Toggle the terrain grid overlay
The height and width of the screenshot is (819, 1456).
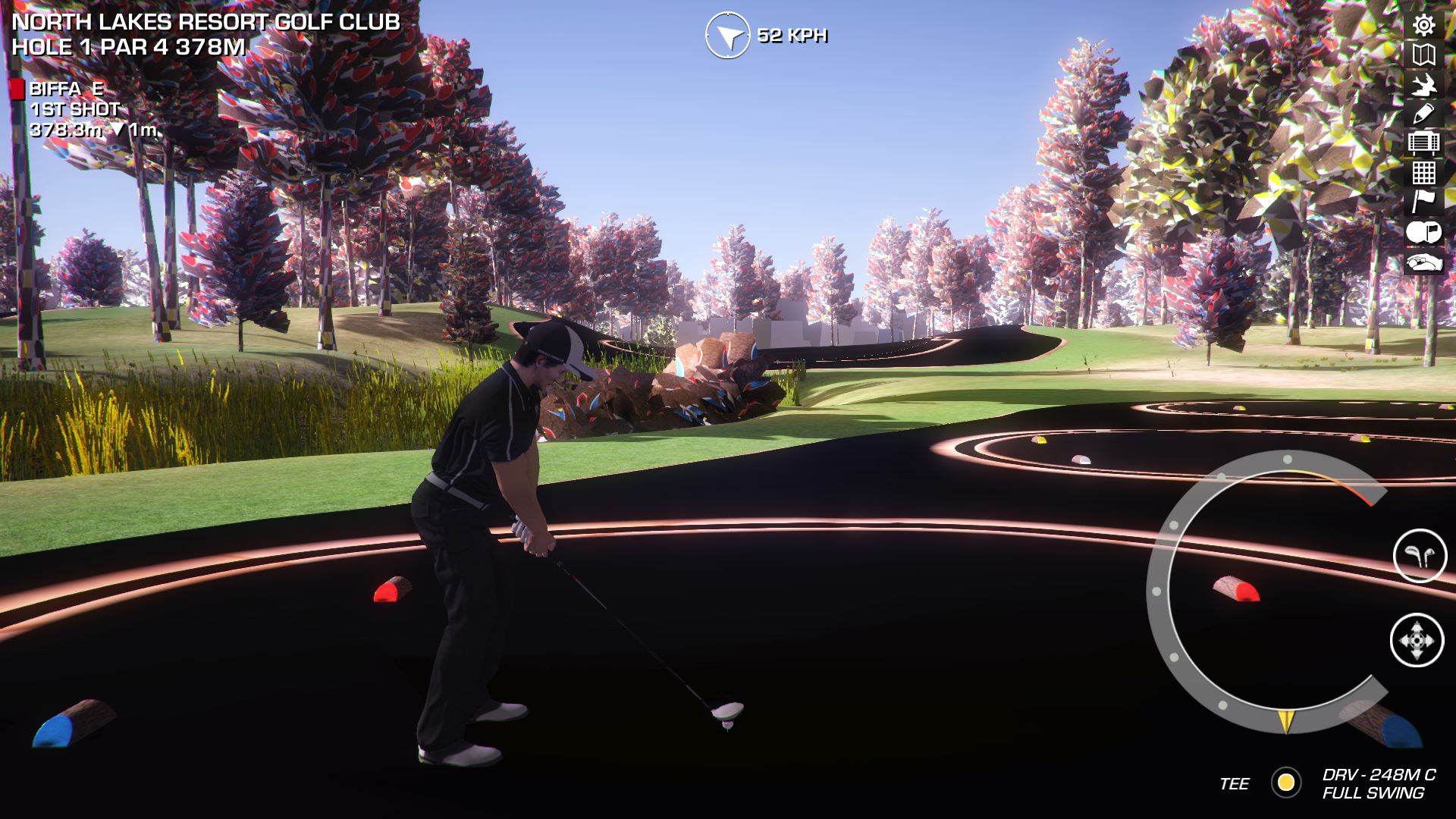click(x=1423, y=173)
